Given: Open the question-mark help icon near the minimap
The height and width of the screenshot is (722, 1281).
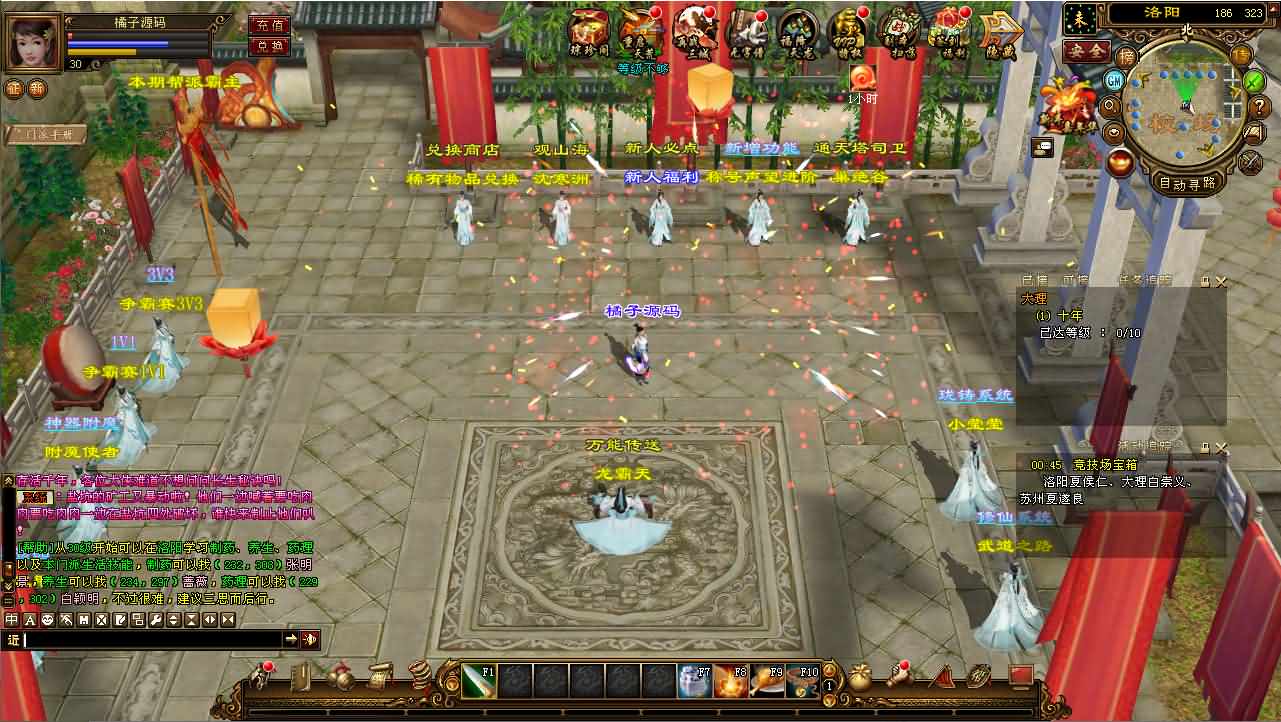Looking at the screenshot, I should coord(1259,107).
